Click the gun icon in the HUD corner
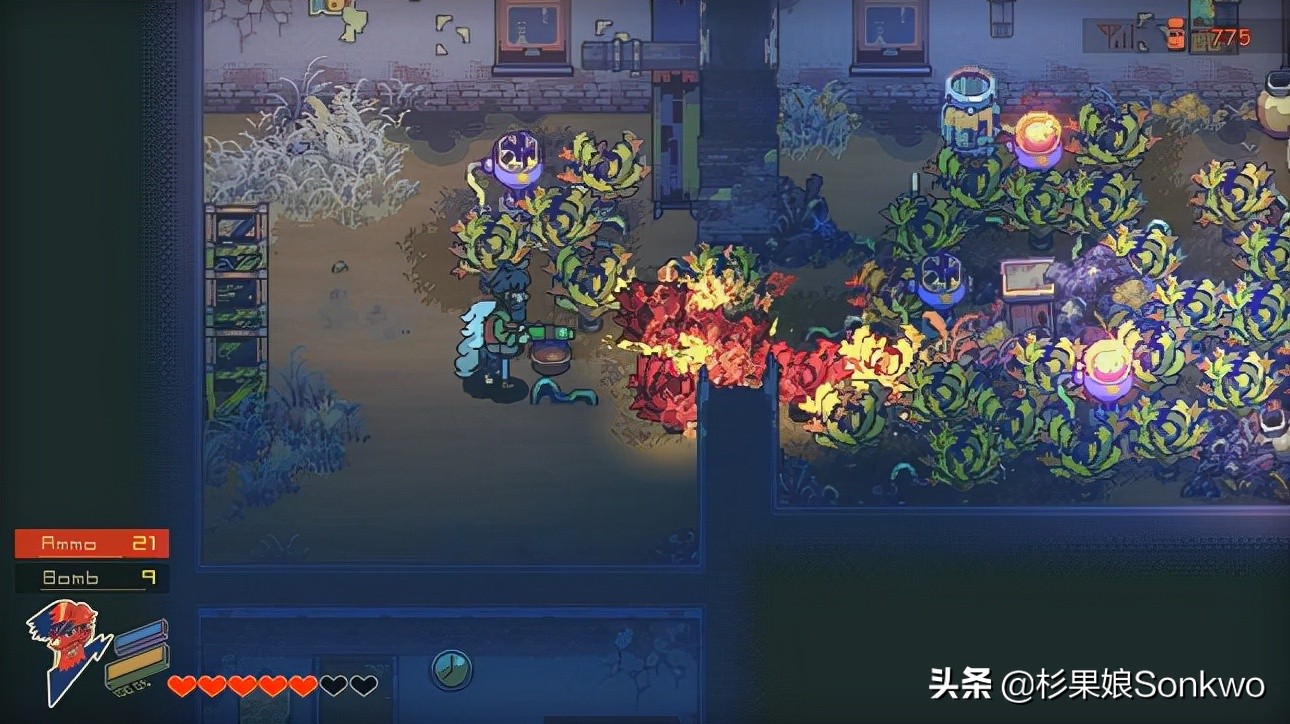1290x724 pixels. coord(1143,20)
